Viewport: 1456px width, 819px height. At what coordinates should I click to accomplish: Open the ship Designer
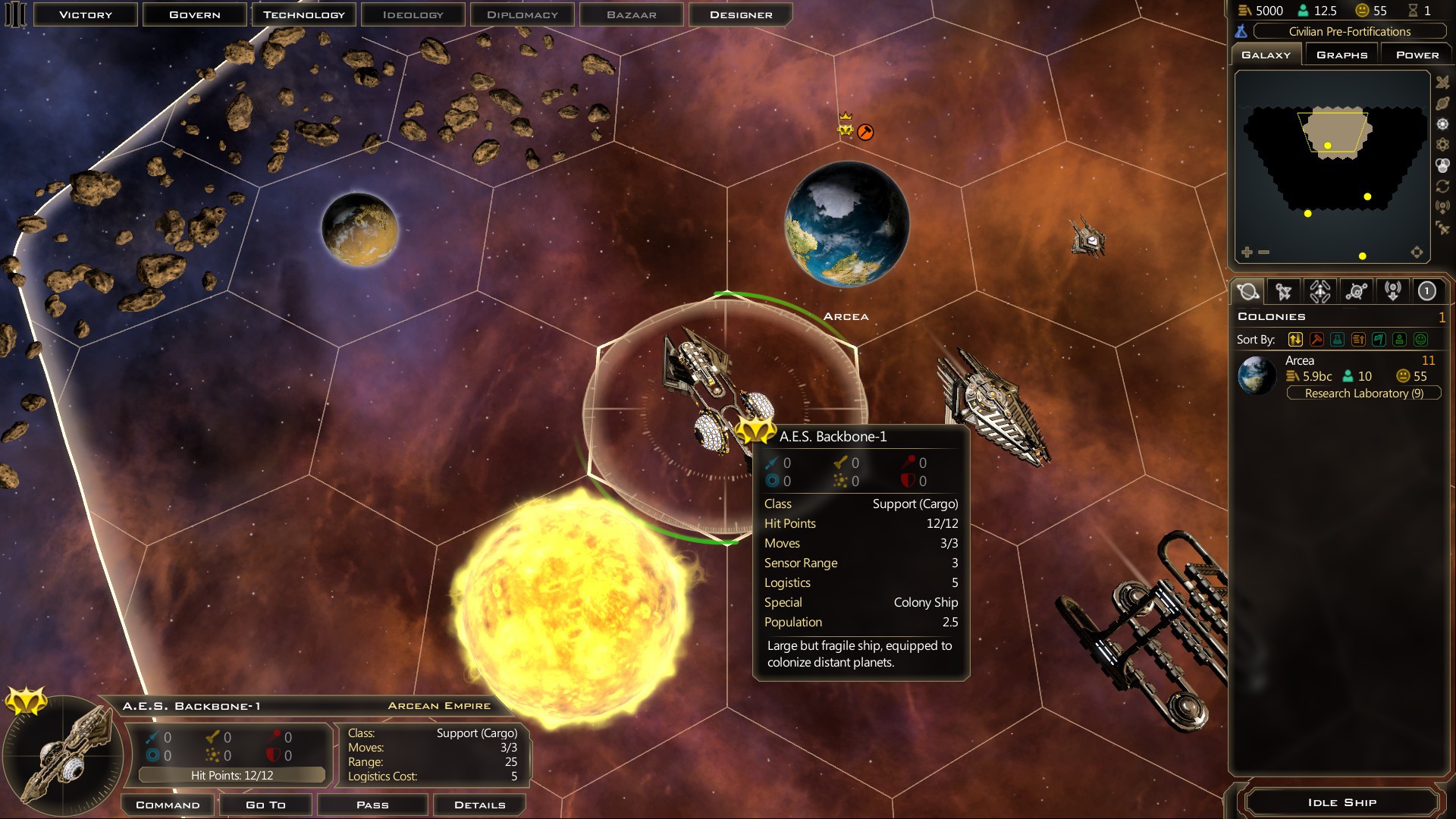pos(741,14)
